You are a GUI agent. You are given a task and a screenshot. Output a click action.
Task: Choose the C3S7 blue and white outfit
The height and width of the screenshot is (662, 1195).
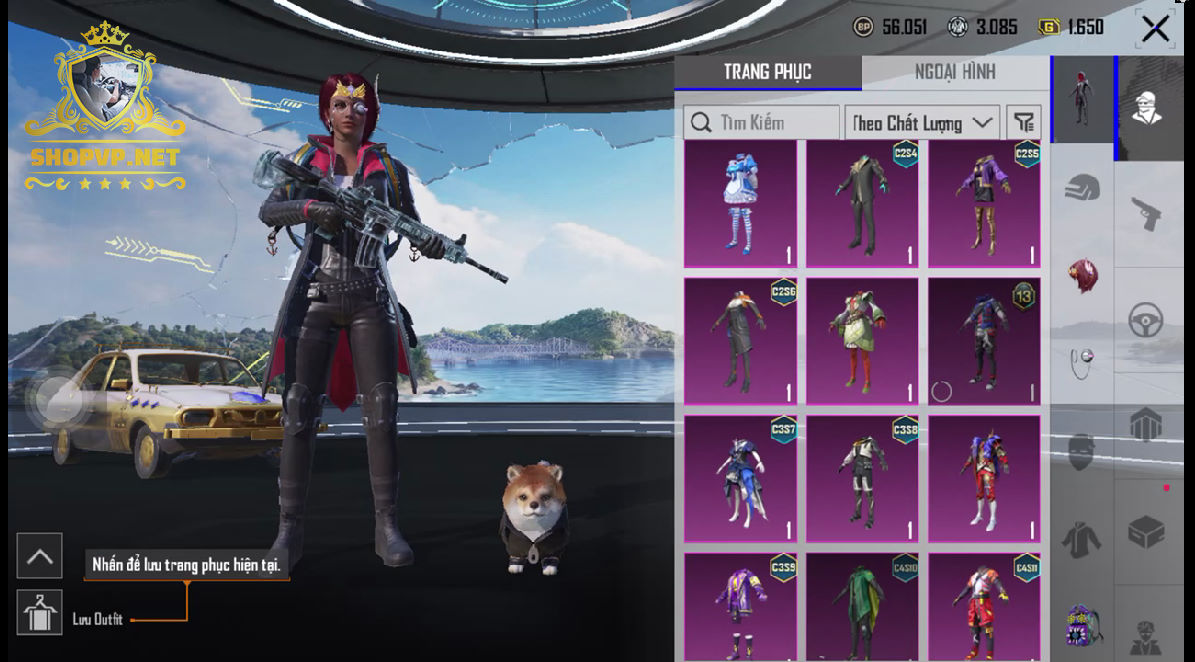point(740,479)
